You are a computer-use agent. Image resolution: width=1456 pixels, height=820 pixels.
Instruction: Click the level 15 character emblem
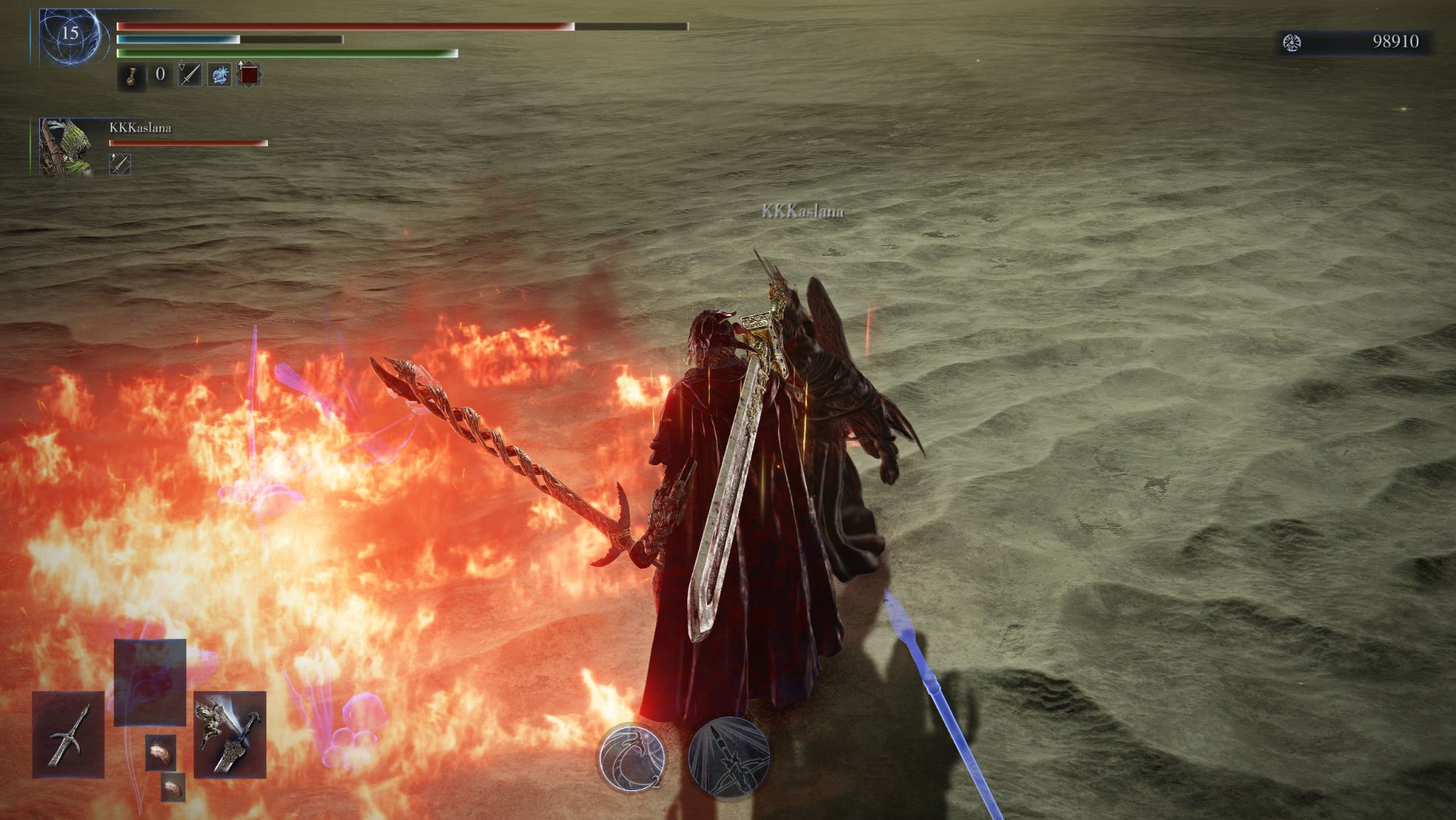click(x=70, y=34)
